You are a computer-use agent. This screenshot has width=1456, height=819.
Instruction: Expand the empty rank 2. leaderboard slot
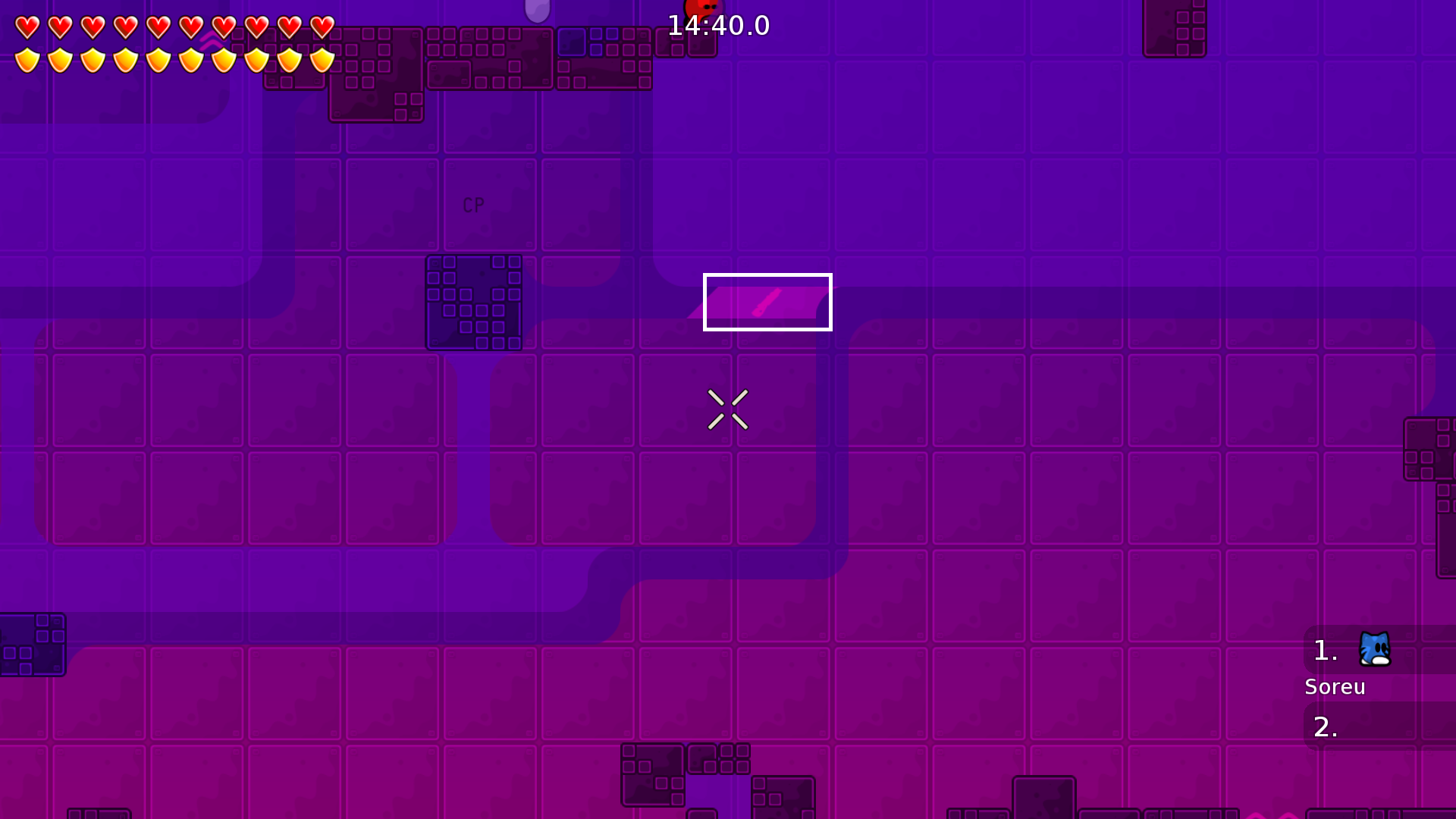pyautogui.click(x=1326, y=726)
